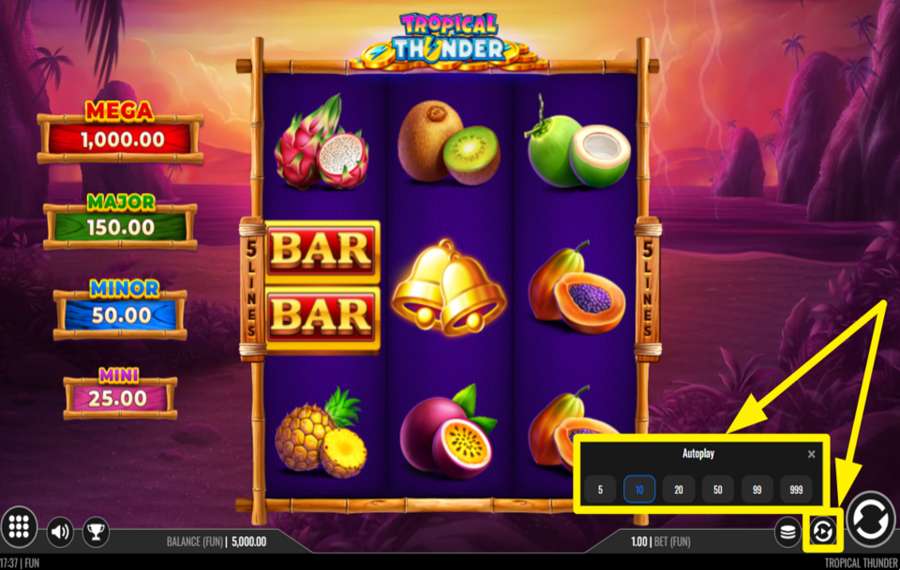Pick 50 autoplay spins

click(717, 489)
